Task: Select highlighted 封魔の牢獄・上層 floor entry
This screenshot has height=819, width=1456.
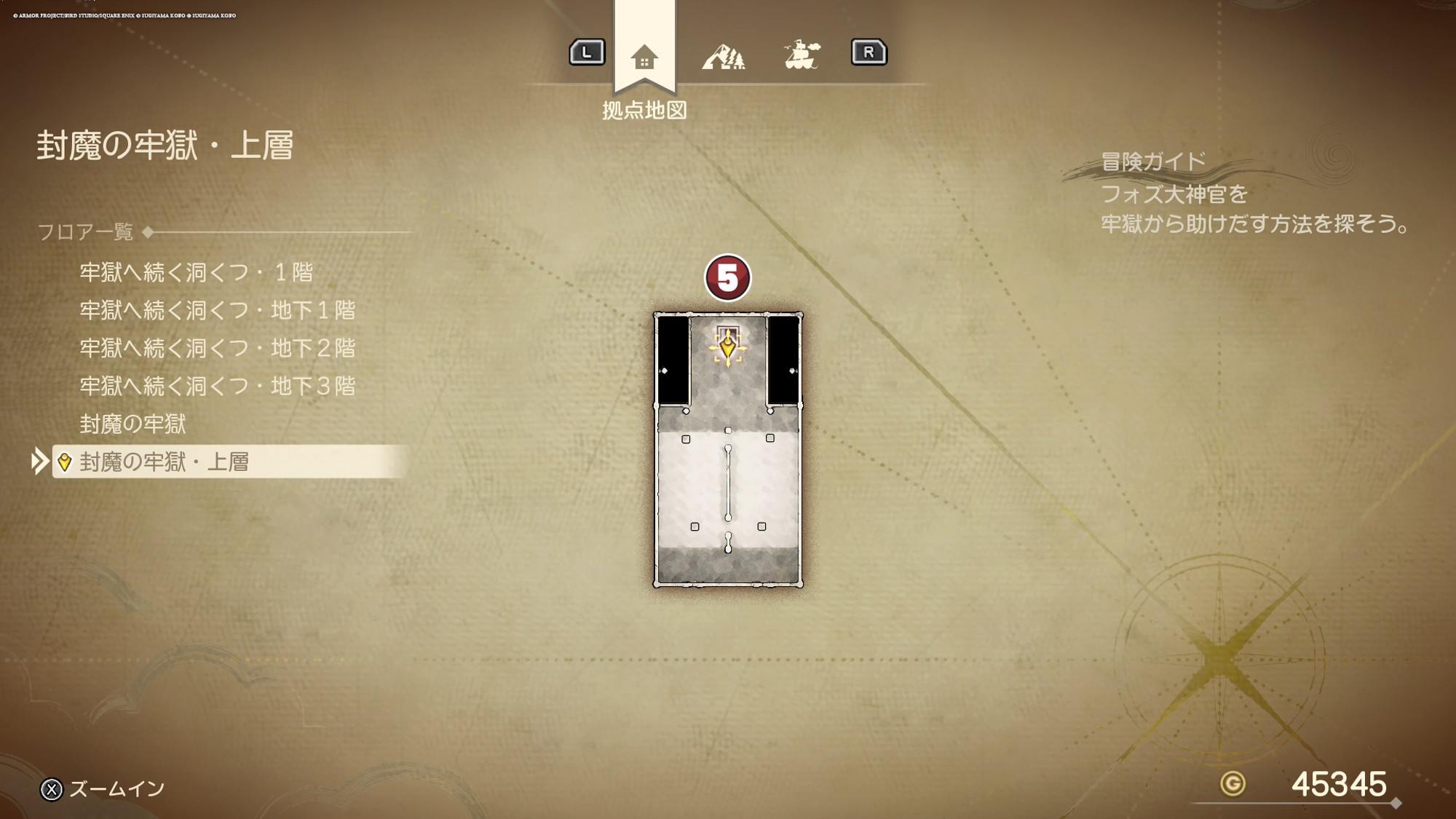Action: pyautogui.click(x=164, y=462)
